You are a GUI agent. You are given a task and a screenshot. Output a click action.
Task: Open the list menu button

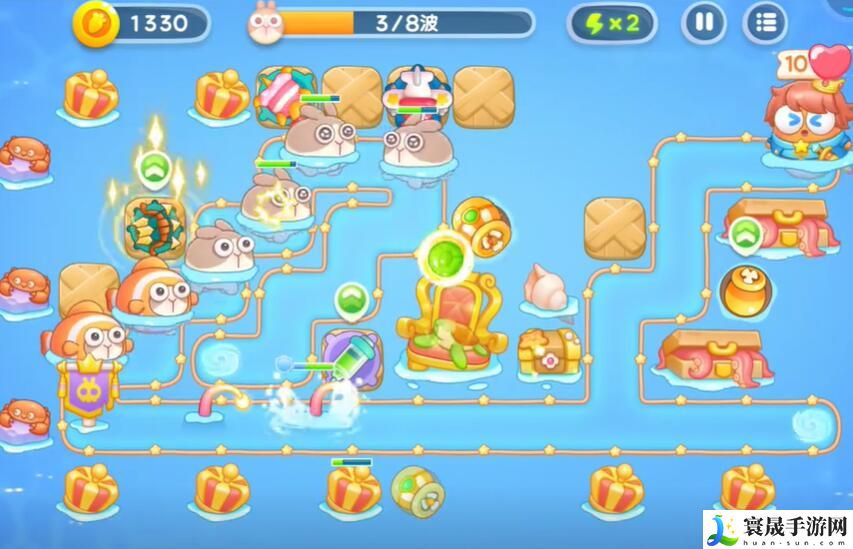pos(766,23)
